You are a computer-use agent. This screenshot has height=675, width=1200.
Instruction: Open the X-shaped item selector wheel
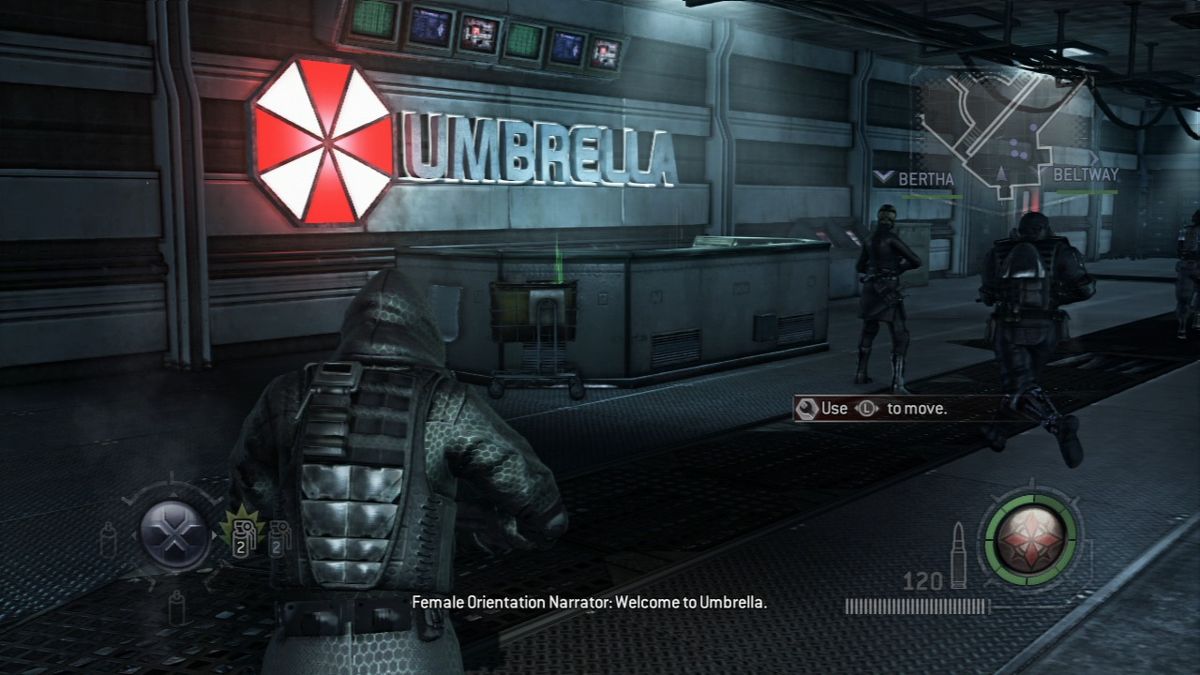tap(174, 534)
